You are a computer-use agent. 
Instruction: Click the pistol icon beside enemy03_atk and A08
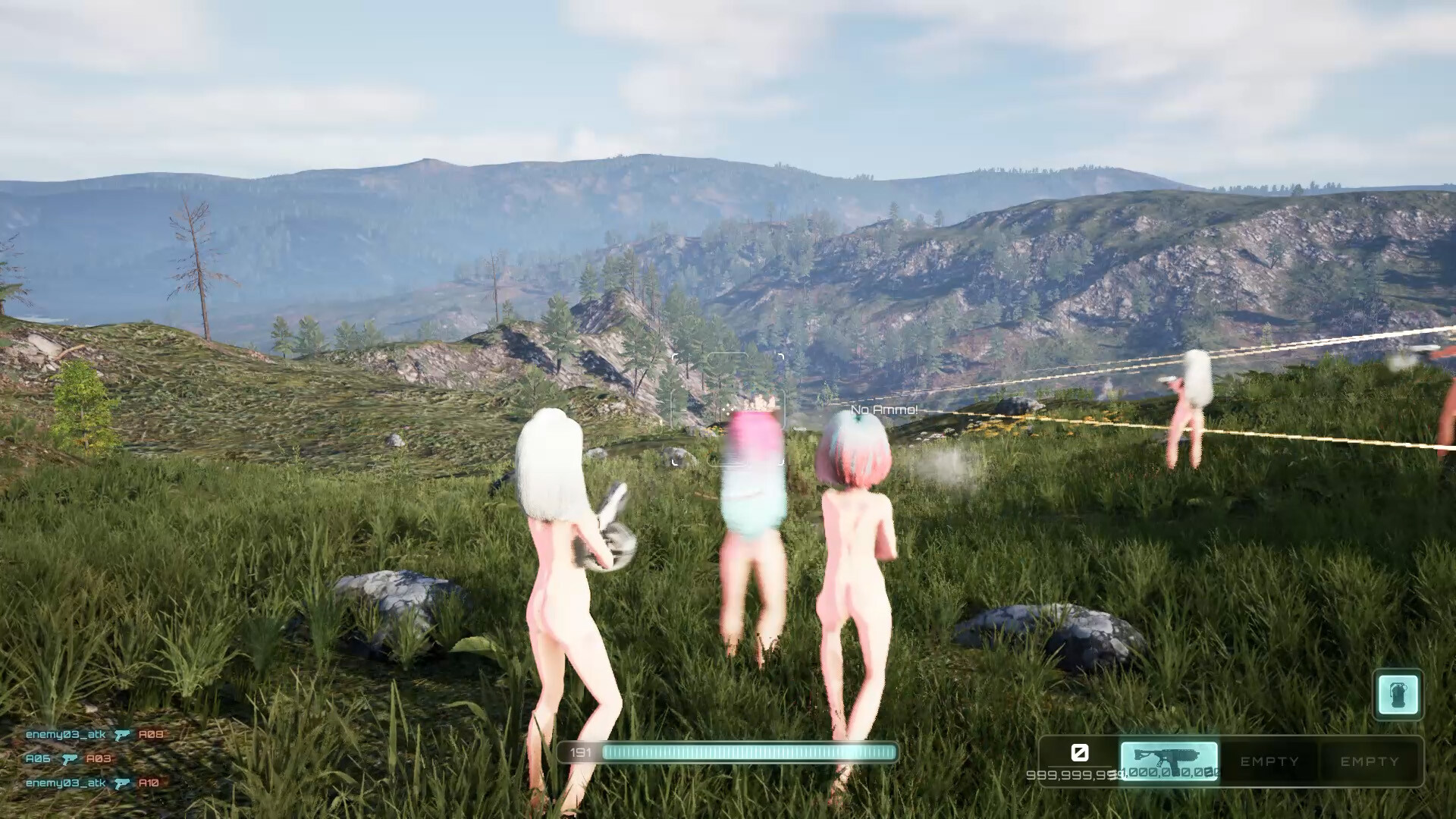click(122, 734)
